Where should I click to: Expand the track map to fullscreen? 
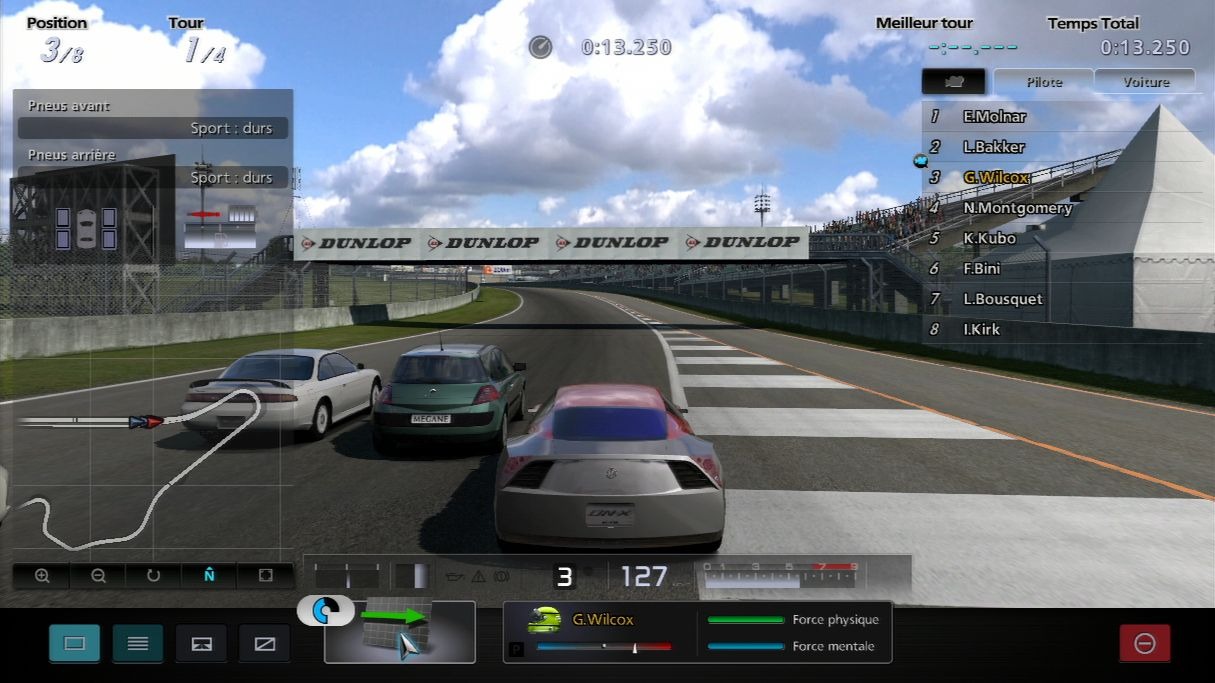point(265,576)
